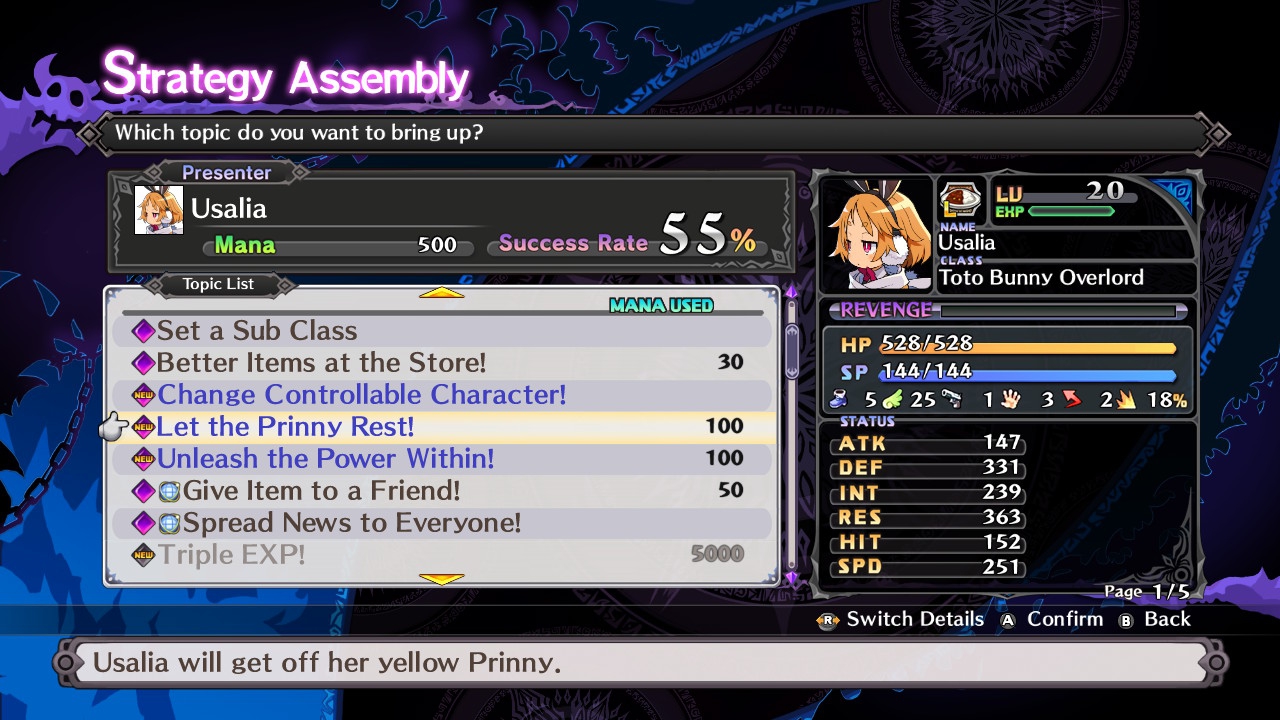Choose Better Items at the Store!
The image size is (1280, 720).
321,363
